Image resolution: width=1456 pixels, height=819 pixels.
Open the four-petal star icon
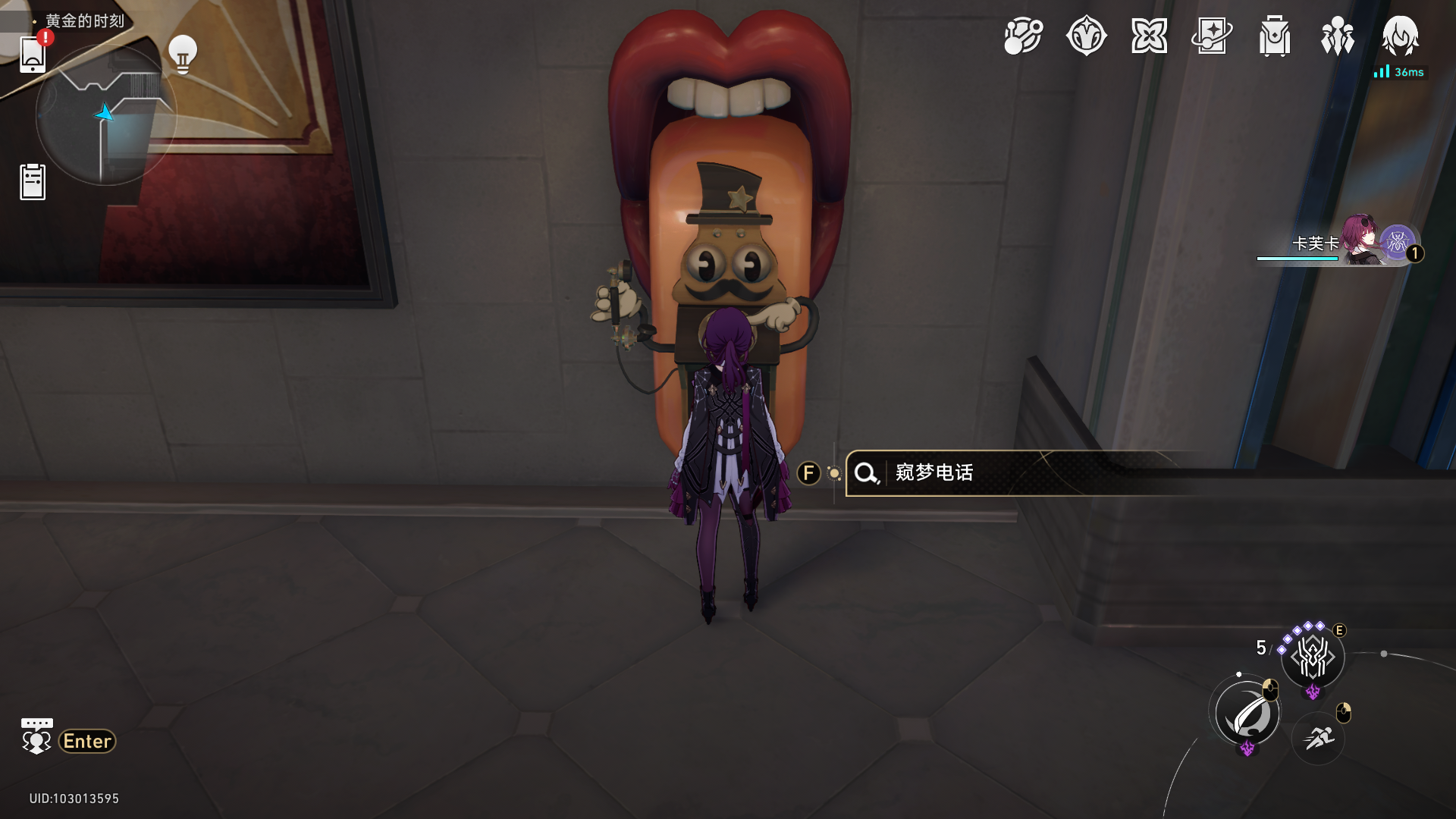click(1149, 36)
